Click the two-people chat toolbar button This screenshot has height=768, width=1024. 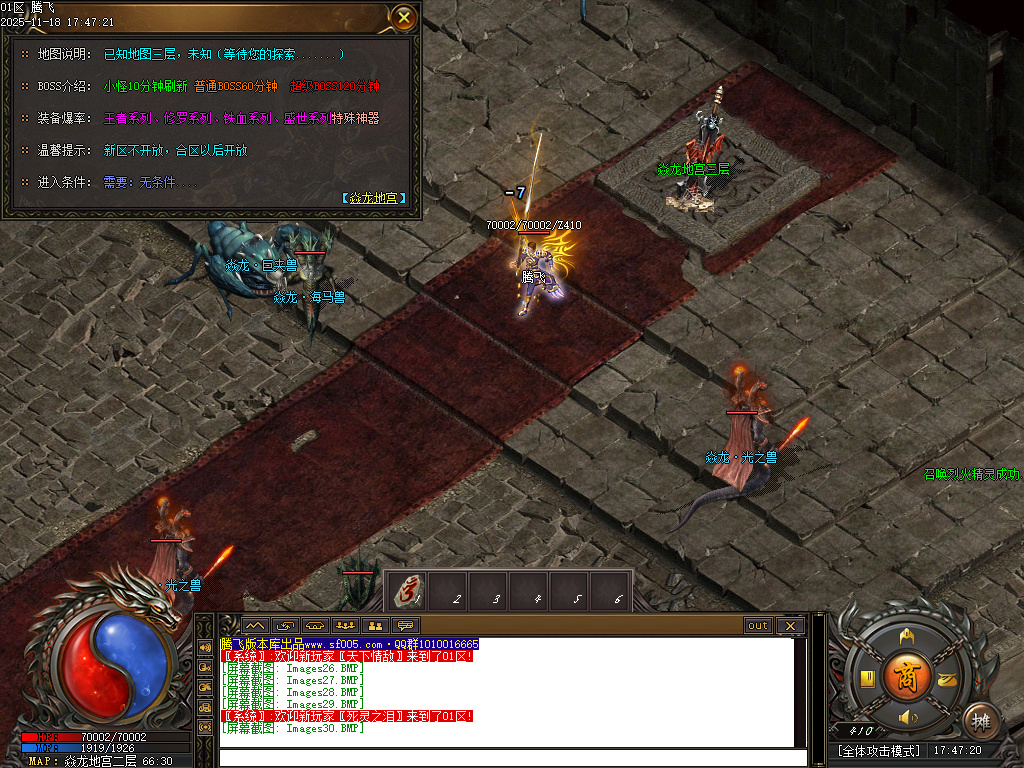coord(377,626)
